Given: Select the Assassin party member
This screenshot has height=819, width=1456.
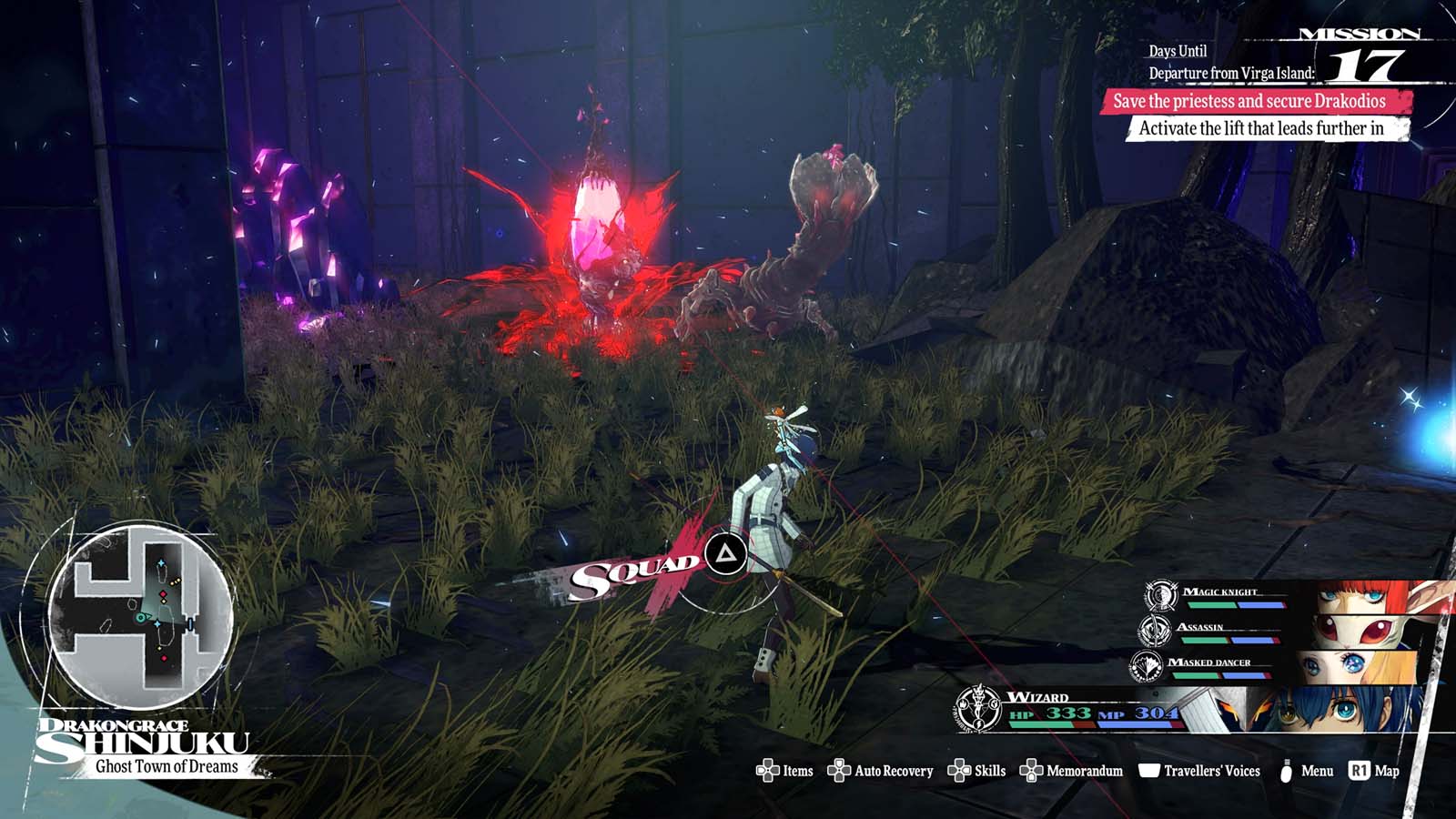Looking at the screenshot, I should [x=1274, y=630].
